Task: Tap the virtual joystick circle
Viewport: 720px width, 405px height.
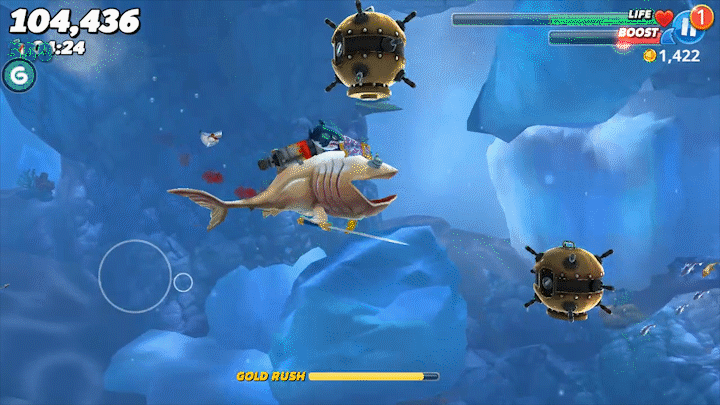Action: (134, 276)
